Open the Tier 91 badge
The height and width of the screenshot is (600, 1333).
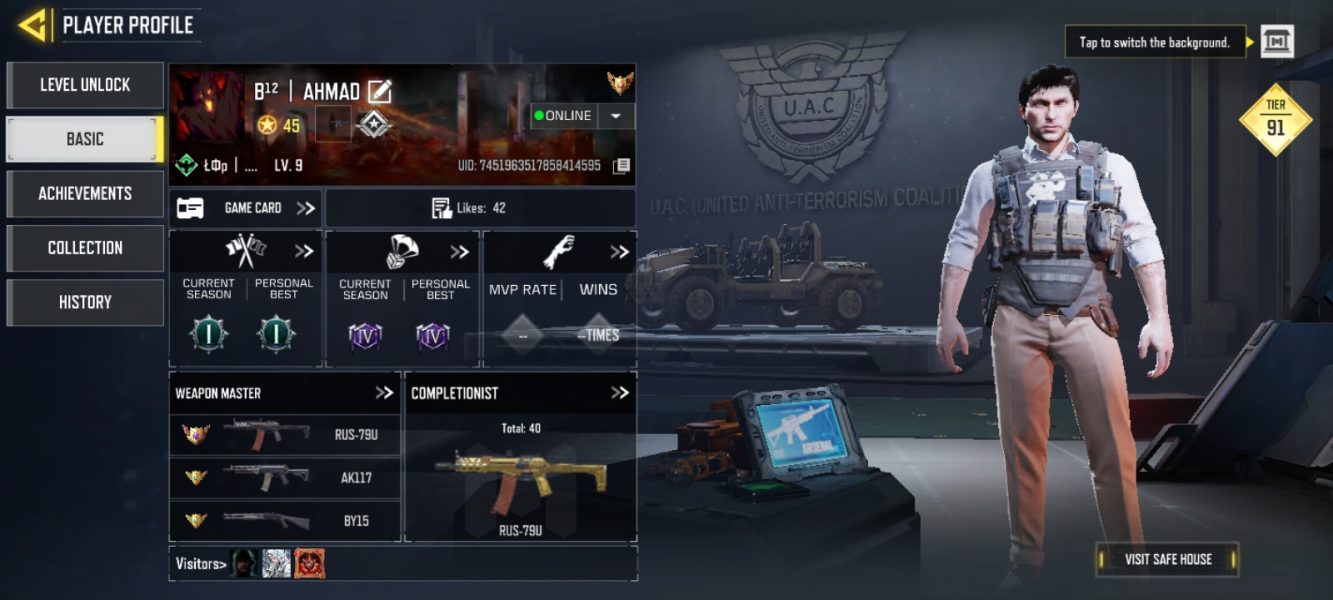1275,120
